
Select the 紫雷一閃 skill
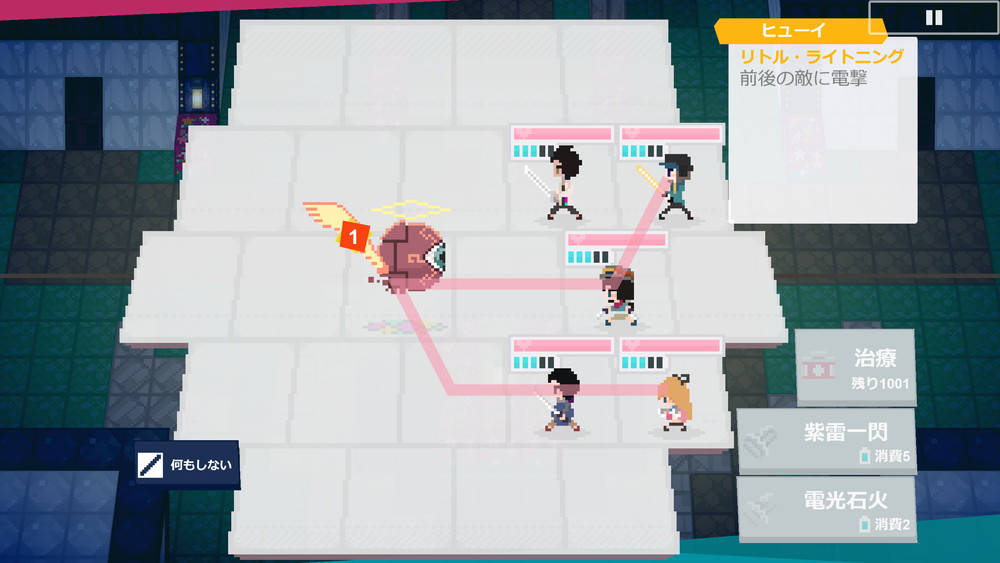826,441
